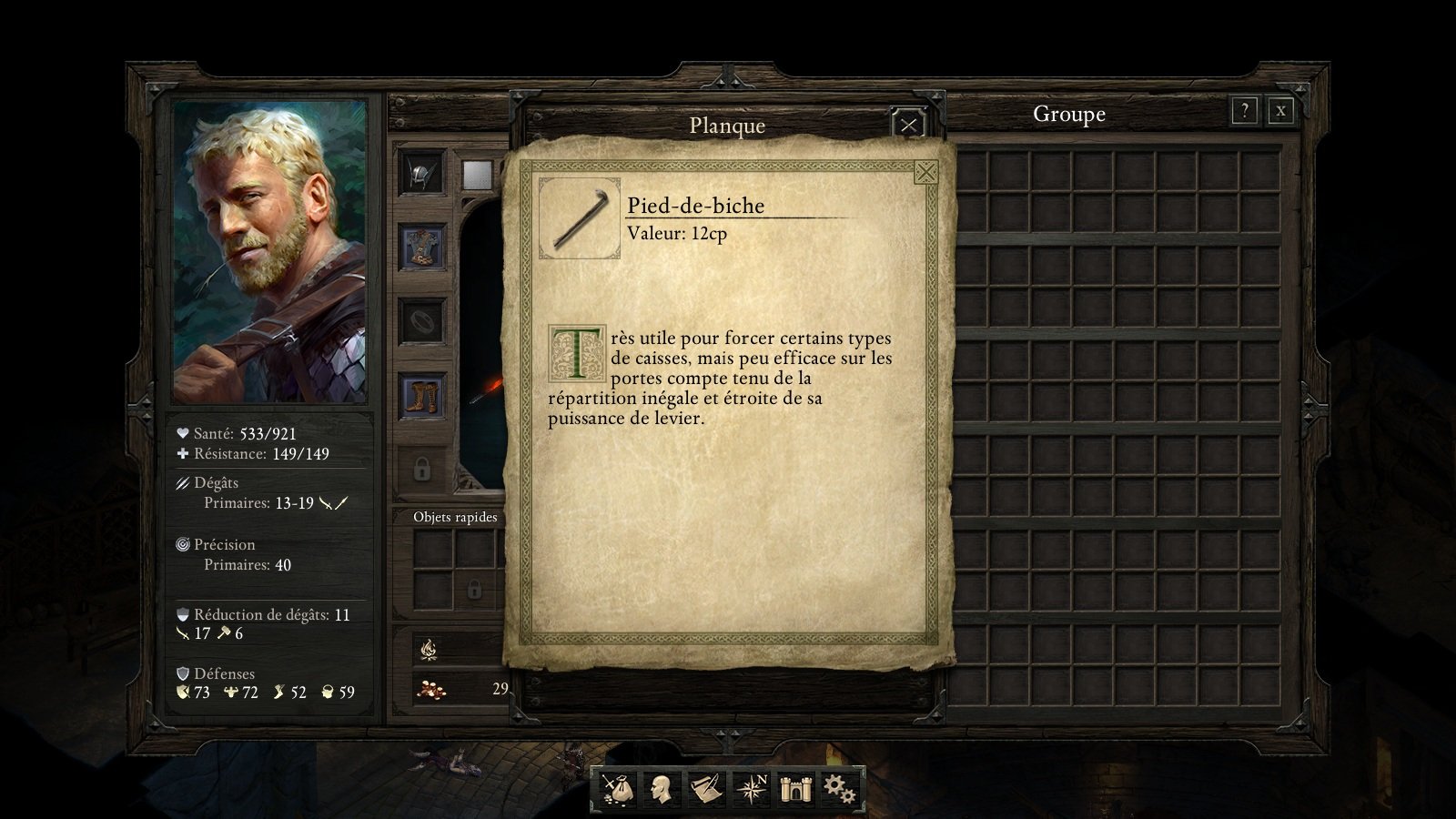This screenshot has height=819, width=1456.
Task: Select the helmet equipment slot
Action: coord(421,173)
